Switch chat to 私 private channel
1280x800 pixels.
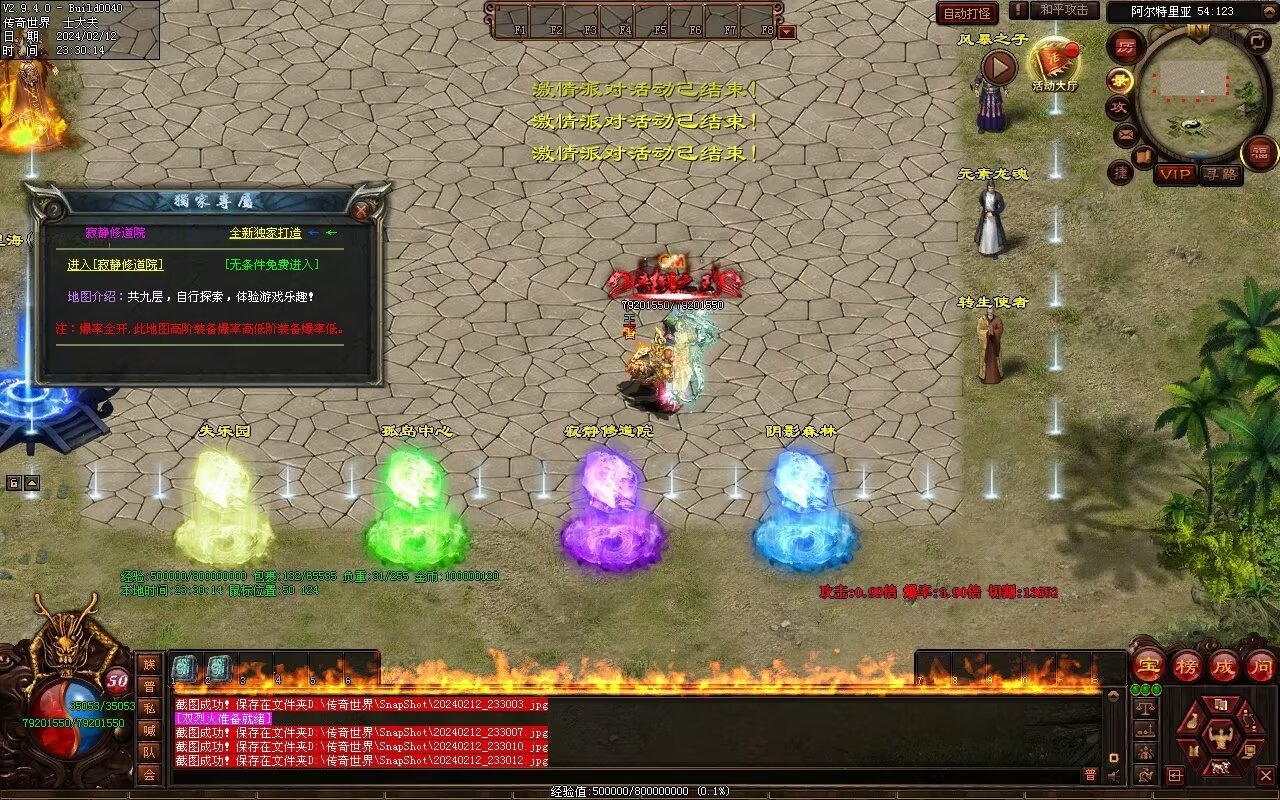tap(149, 708)
